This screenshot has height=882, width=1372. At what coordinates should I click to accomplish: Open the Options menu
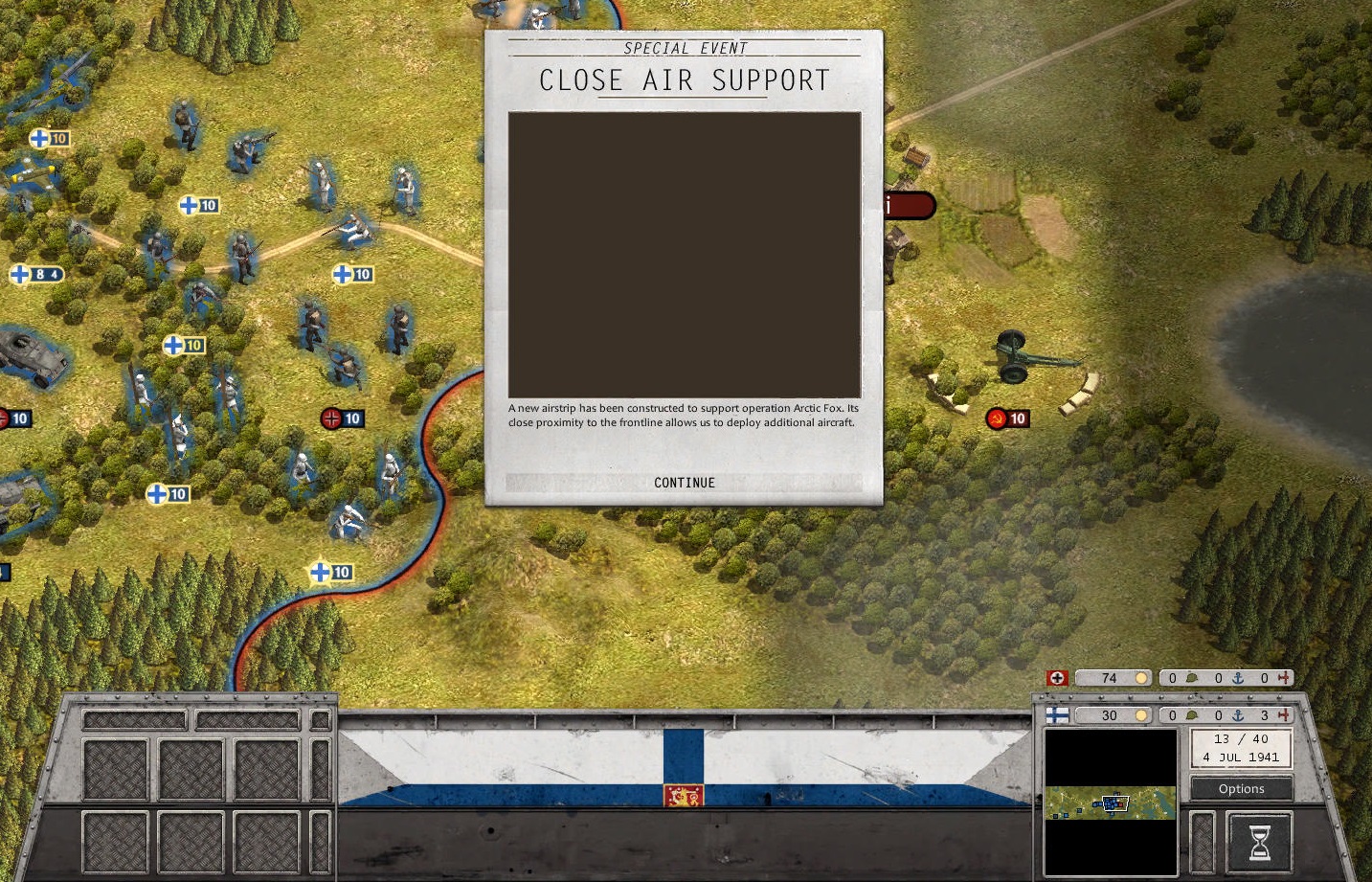click(x=1240, y=788)
